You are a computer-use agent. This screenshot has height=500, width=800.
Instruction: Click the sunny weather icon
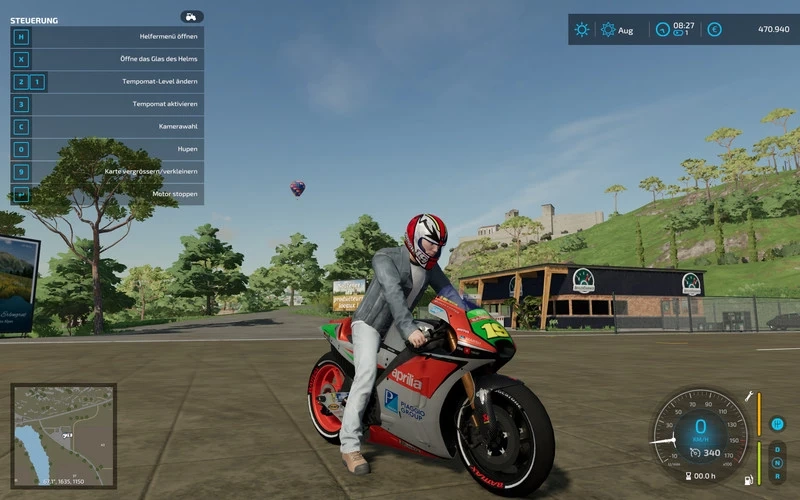point(582,30)
